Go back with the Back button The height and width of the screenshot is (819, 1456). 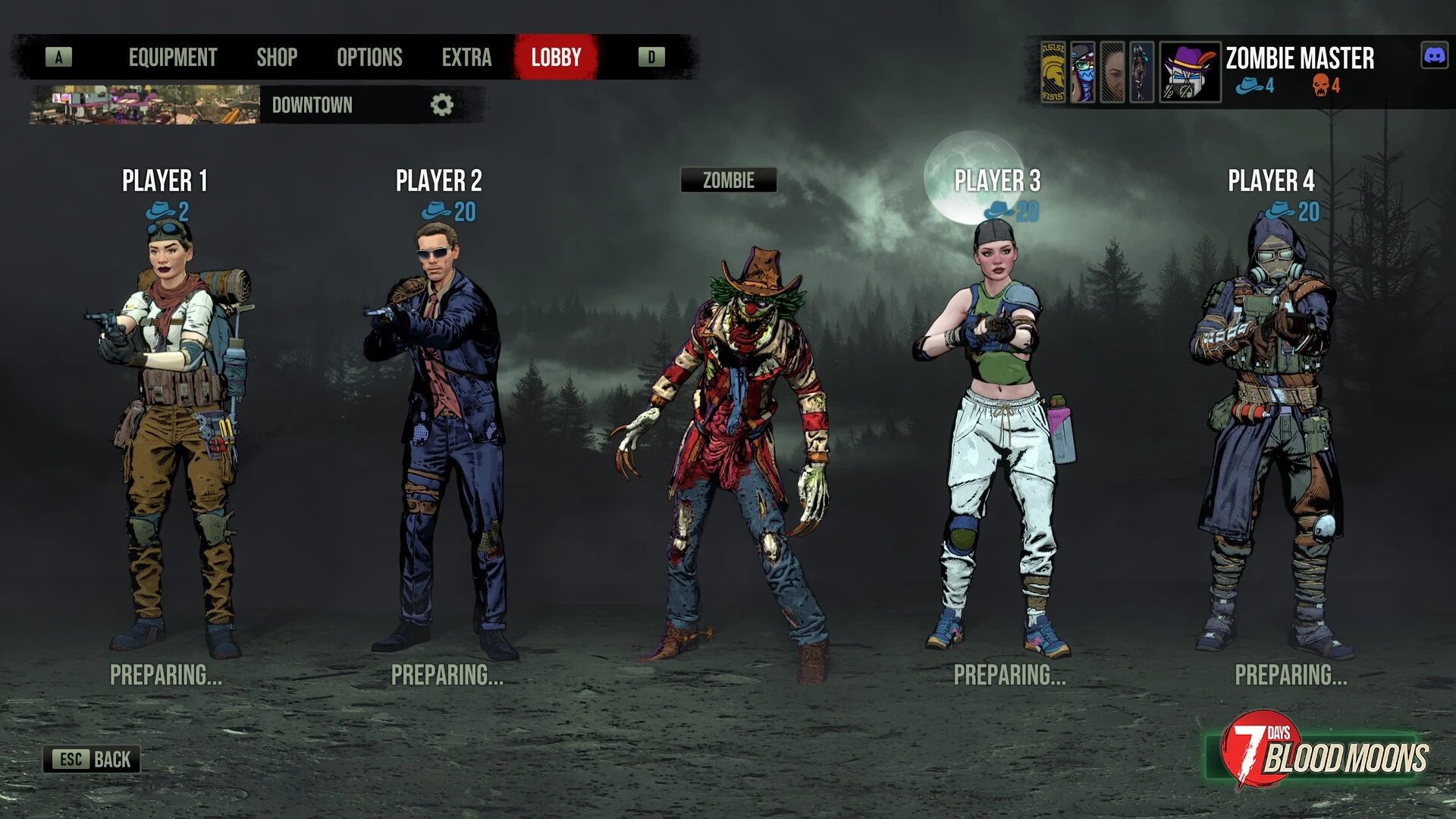[92, 759]
